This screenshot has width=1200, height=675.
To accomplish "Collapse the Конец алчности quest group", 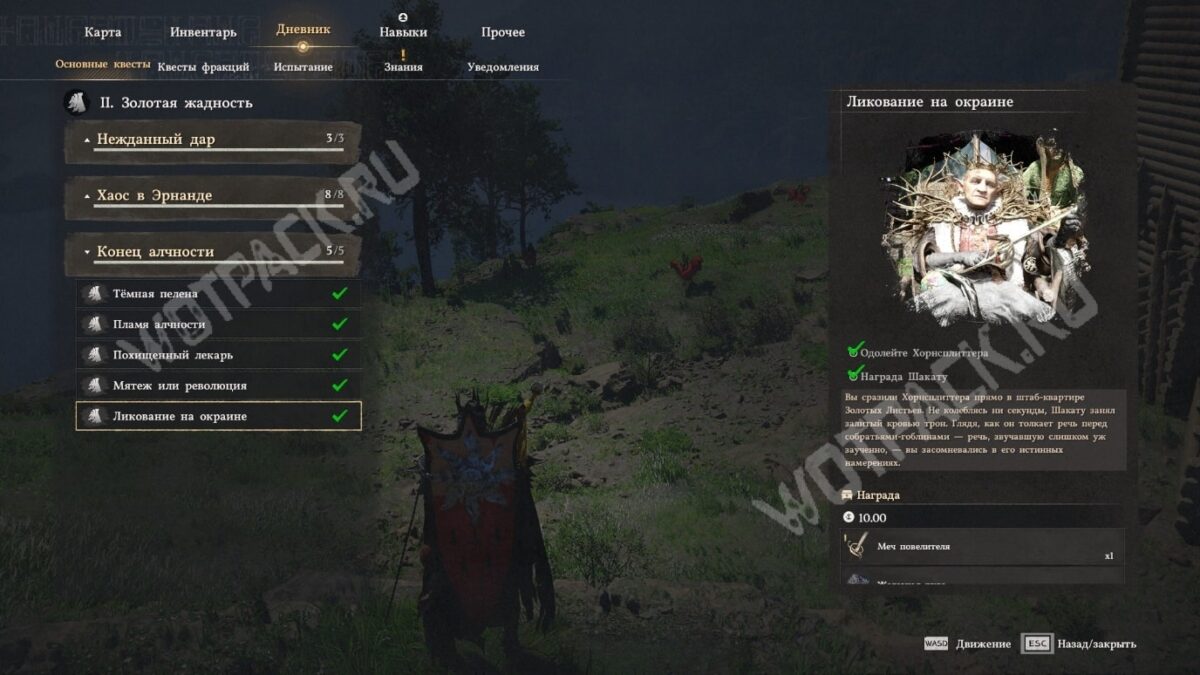I will tap(212, 252).
